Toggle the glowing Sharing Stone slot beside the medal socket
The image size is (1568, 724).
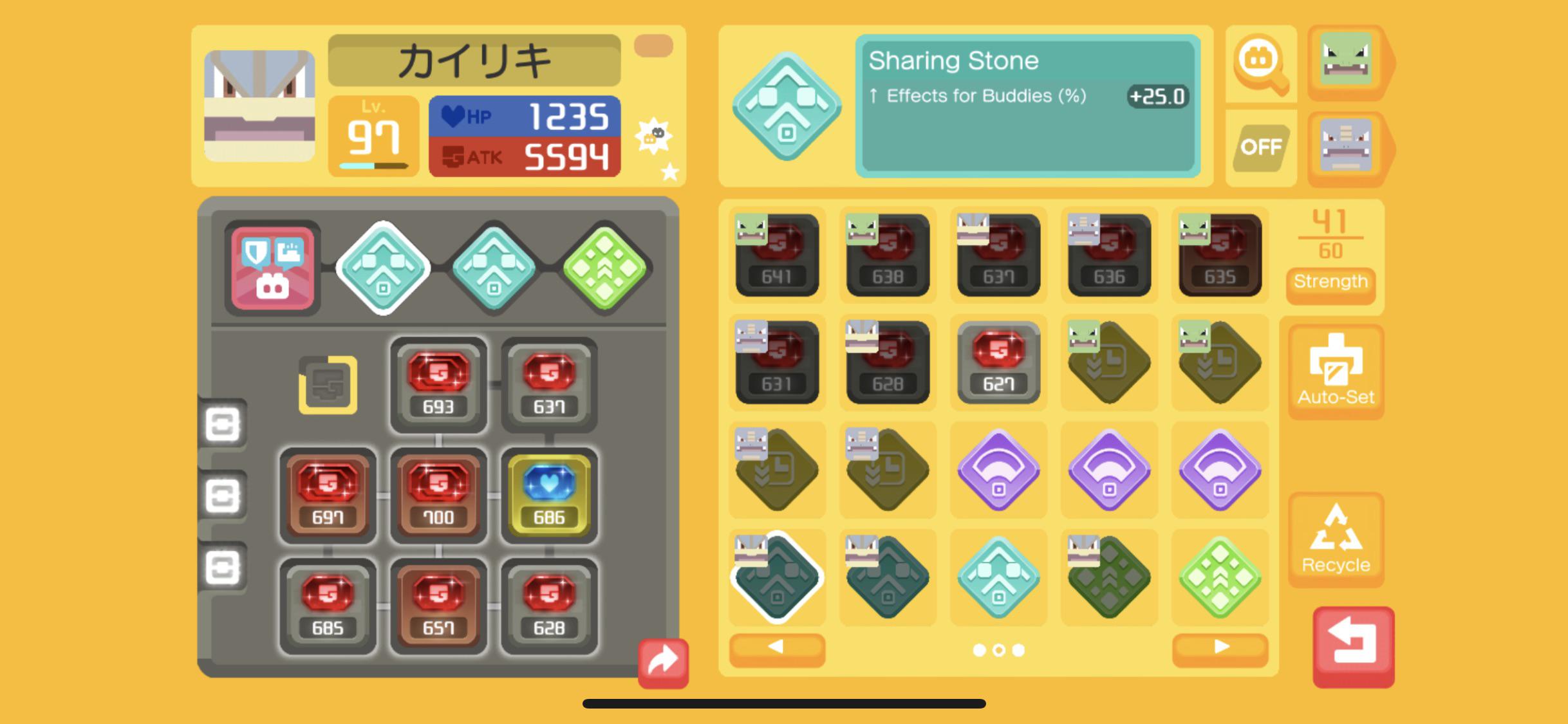tap(382, 268)
